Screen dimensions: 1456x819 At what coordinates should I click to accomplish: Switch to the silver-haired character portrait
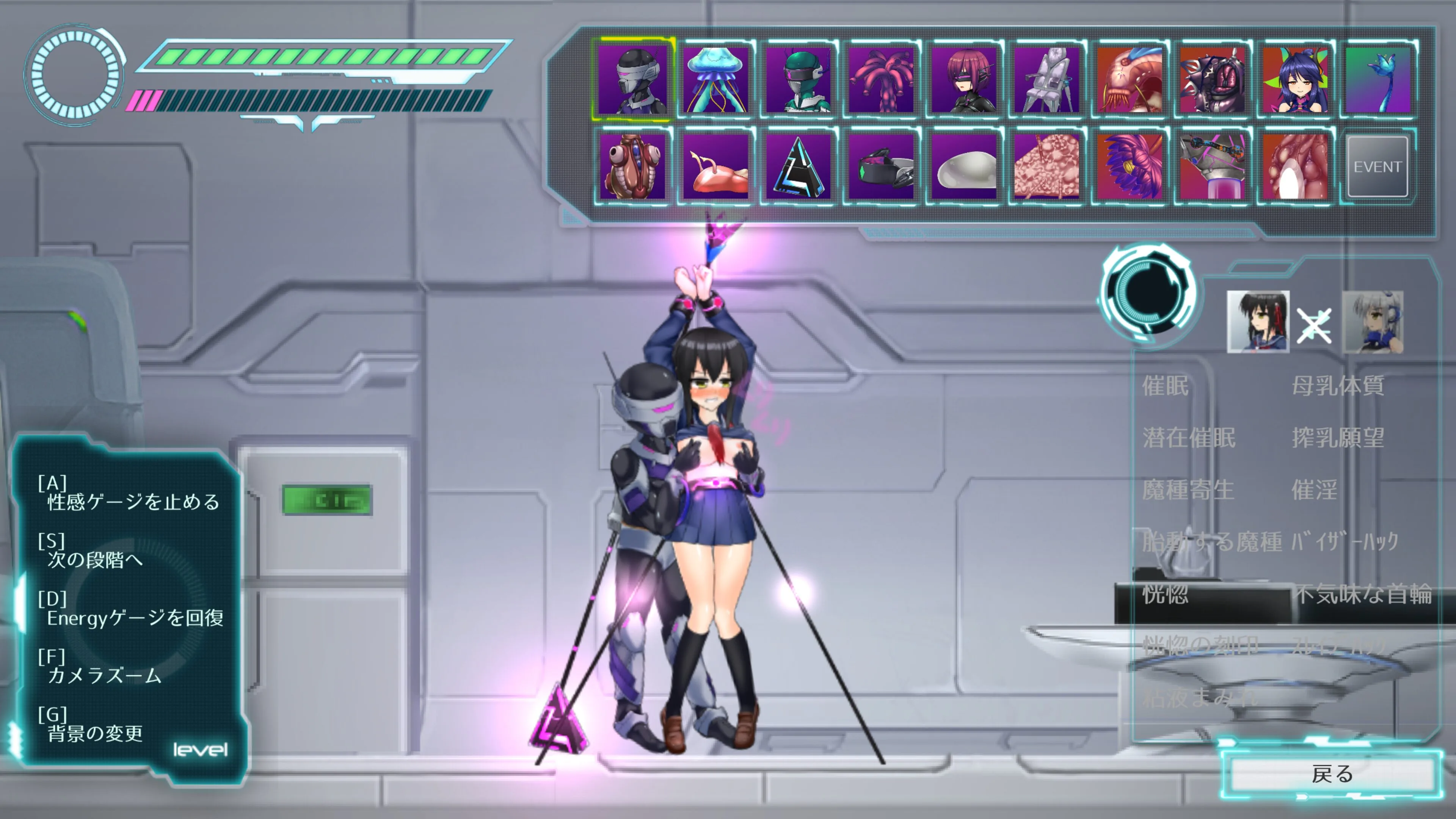tap(1372, 322)
